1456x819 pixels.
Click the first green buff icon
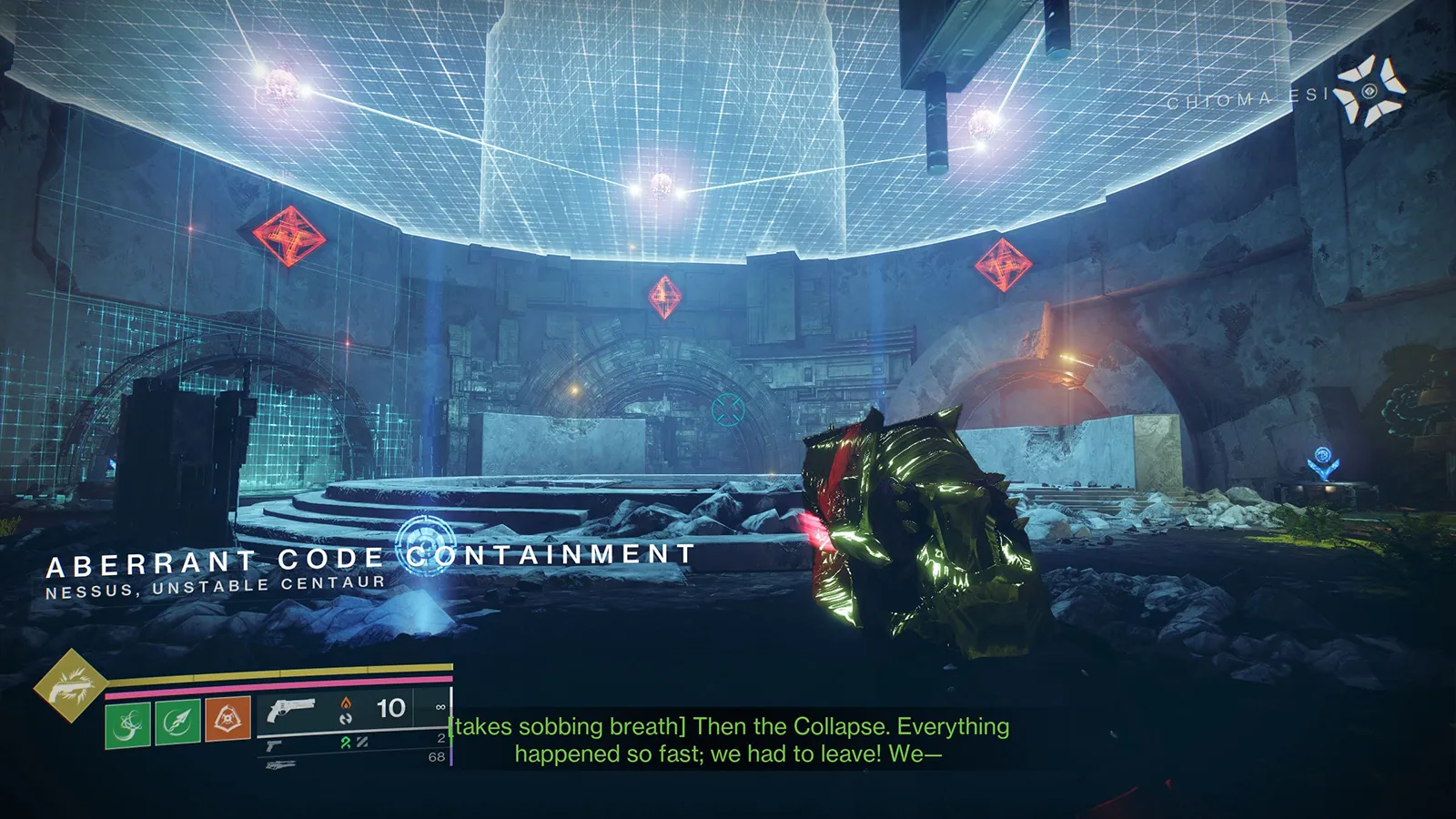[x=127, y=722]
